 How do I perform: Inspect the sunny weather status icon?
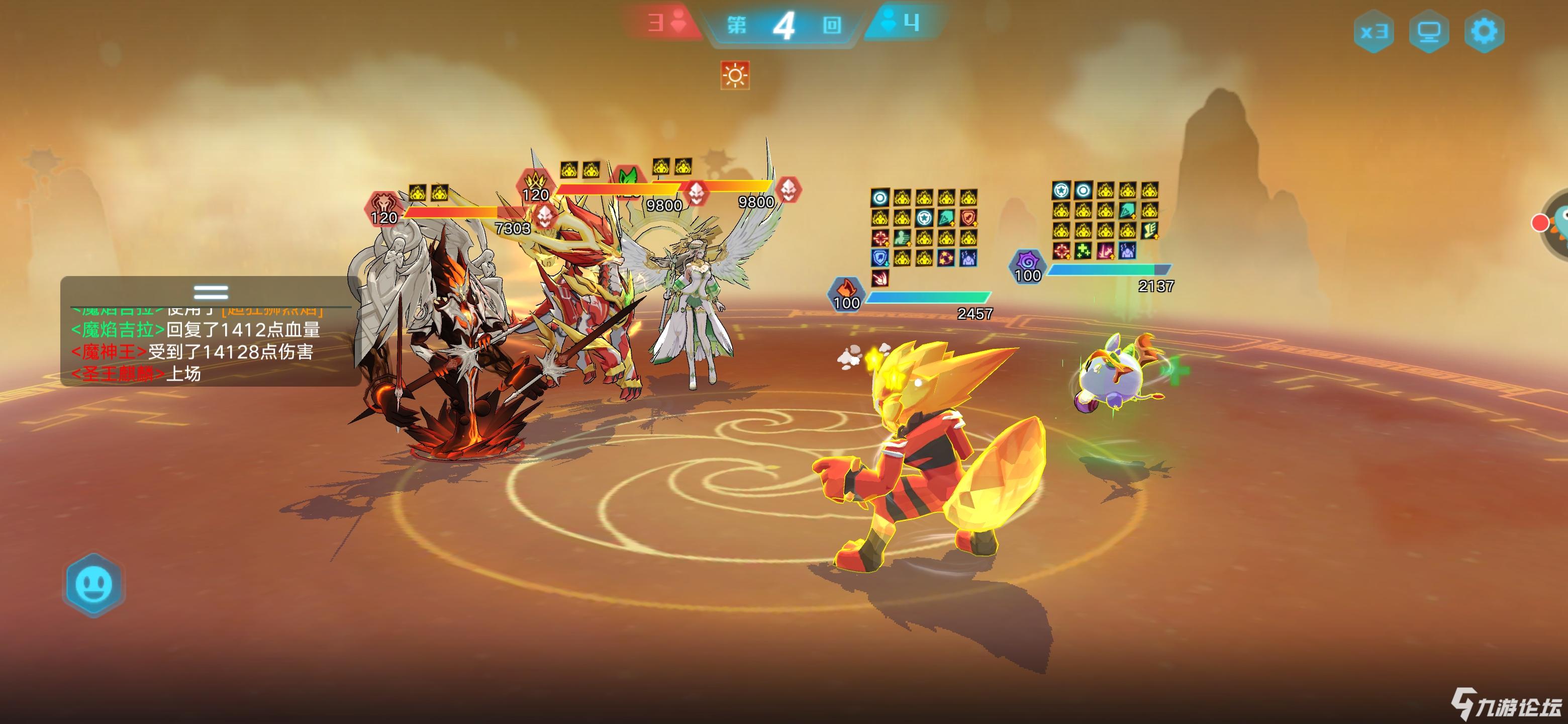[x=735, y=75]
